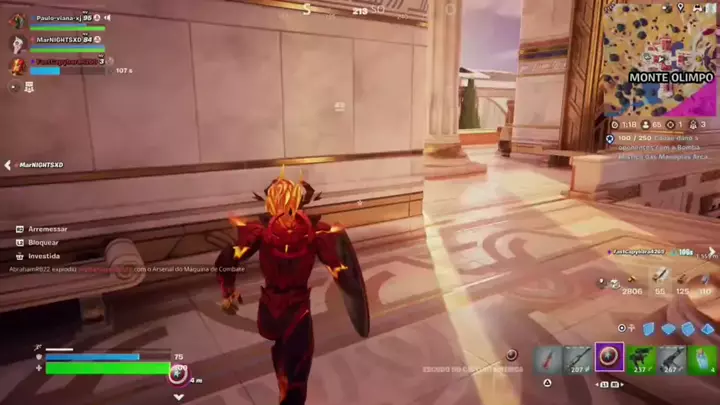Select teammate MarNIGHTSXD in the squad list
The width and height of the screenshot is (720, 405).
(60, 40)
